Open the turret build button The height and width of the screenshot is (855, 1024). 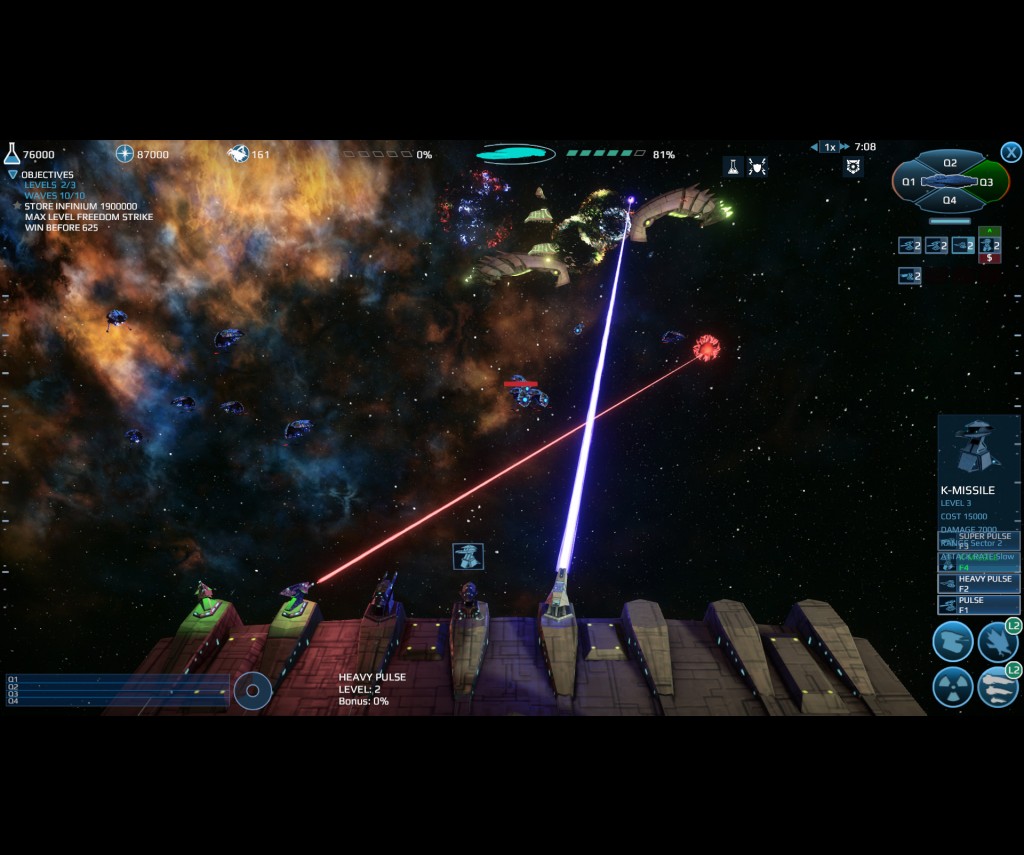click(x=952, y=641)
